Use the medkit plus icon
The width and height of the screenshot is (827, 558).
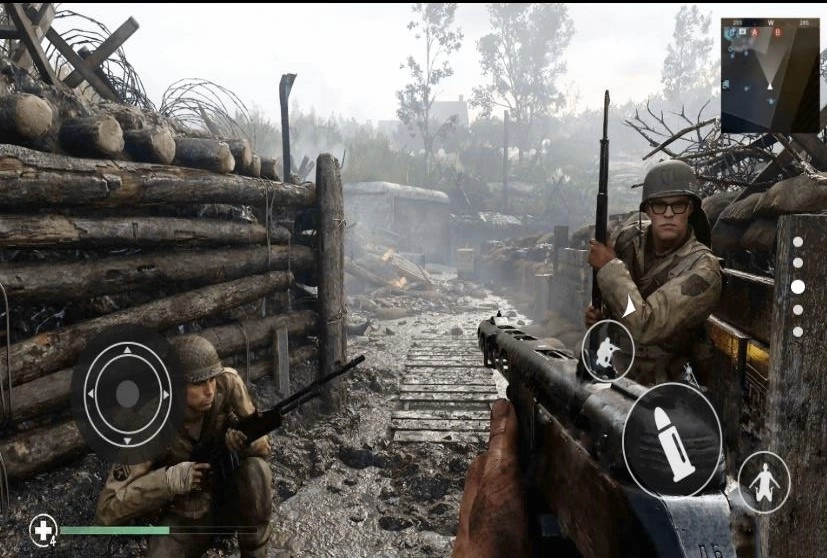point(43,529)
